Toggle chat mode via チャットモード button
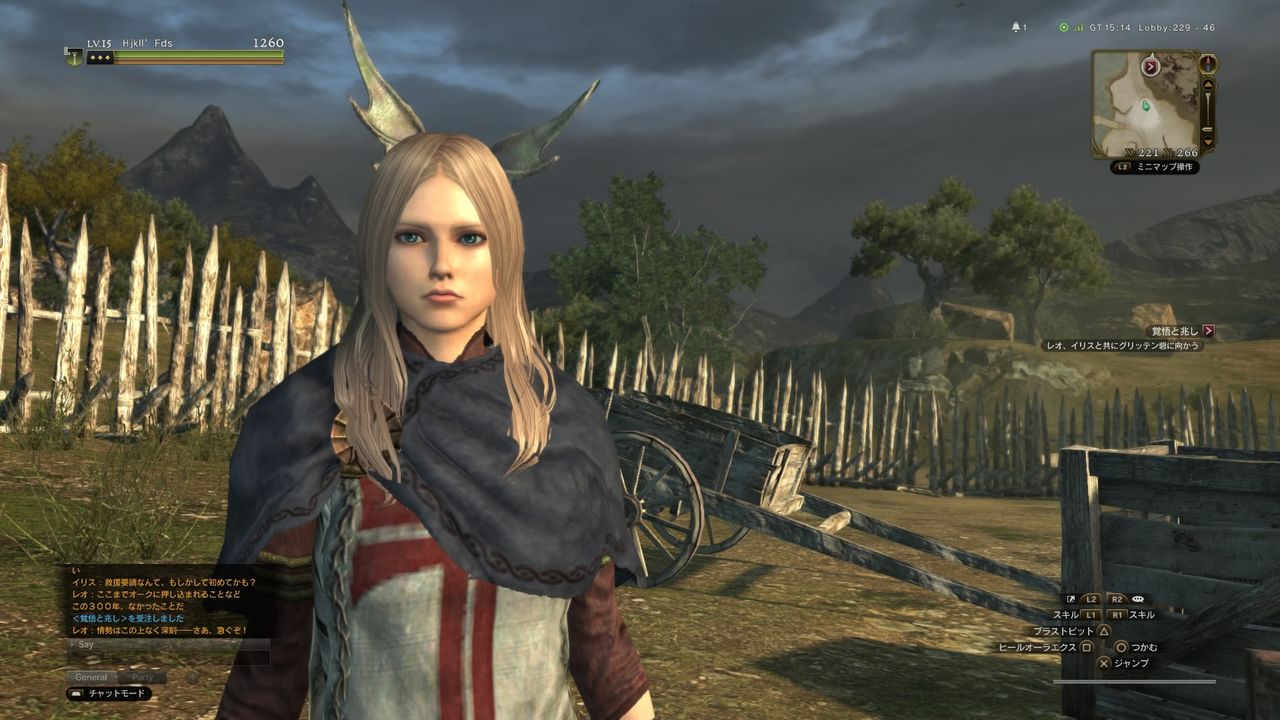 point(117,692)
